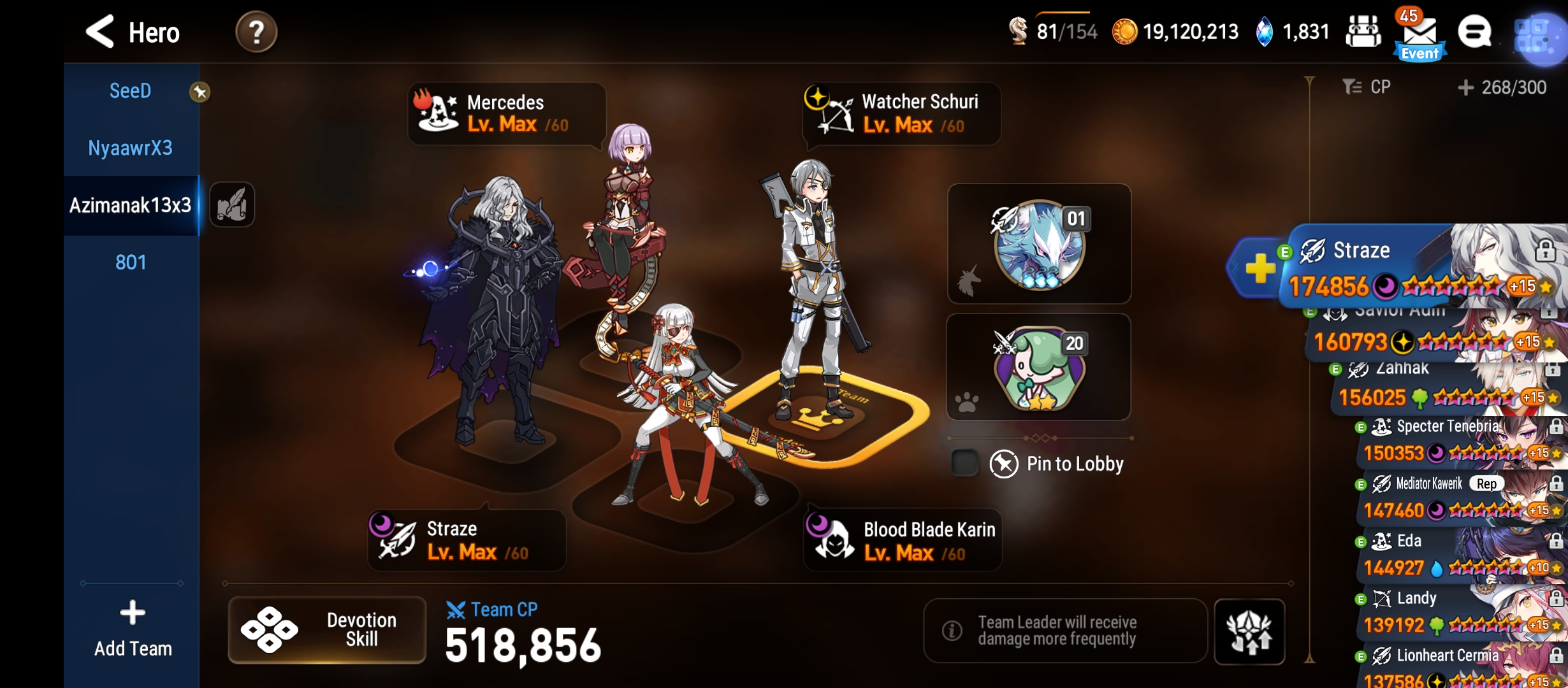1568x688 pixels.
Task: Select the quill rename icon beside Azimanak13x3
Action: coord(233,205)
